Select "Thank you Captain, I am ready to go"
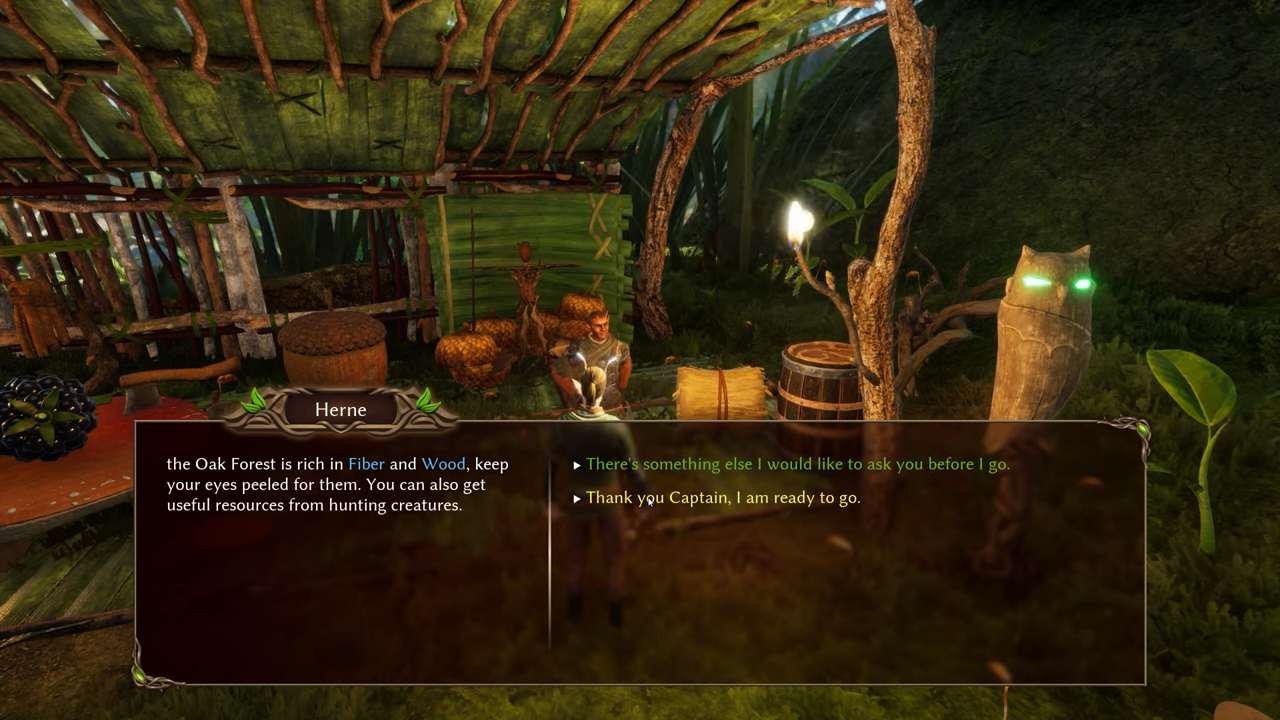The width and height of the screenshot is (1280, 720). (x=722, y=497)
